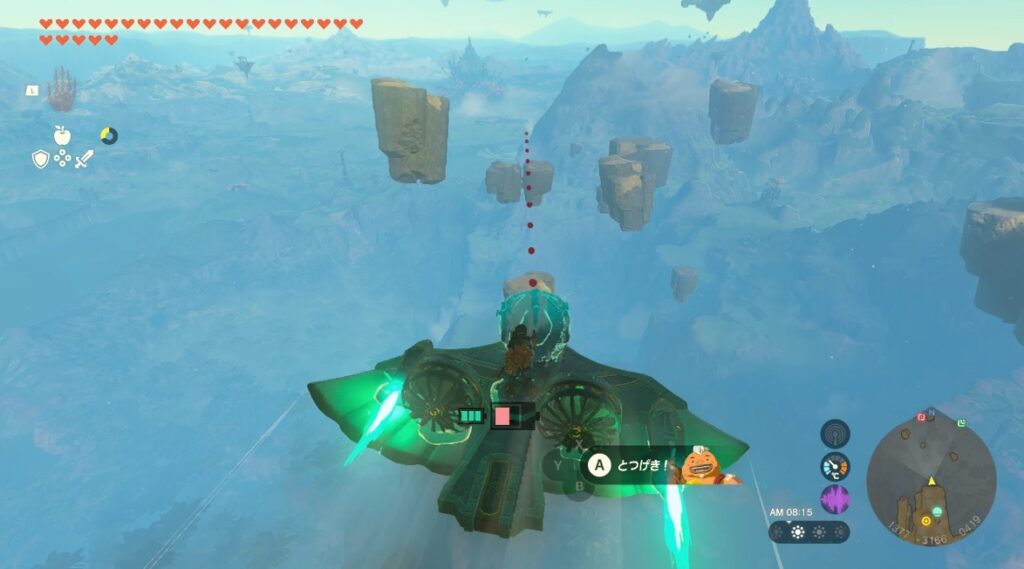Click the yellow sage ability cooldown ring
This screenshot has width=1024, height=569.
point(109,135)
